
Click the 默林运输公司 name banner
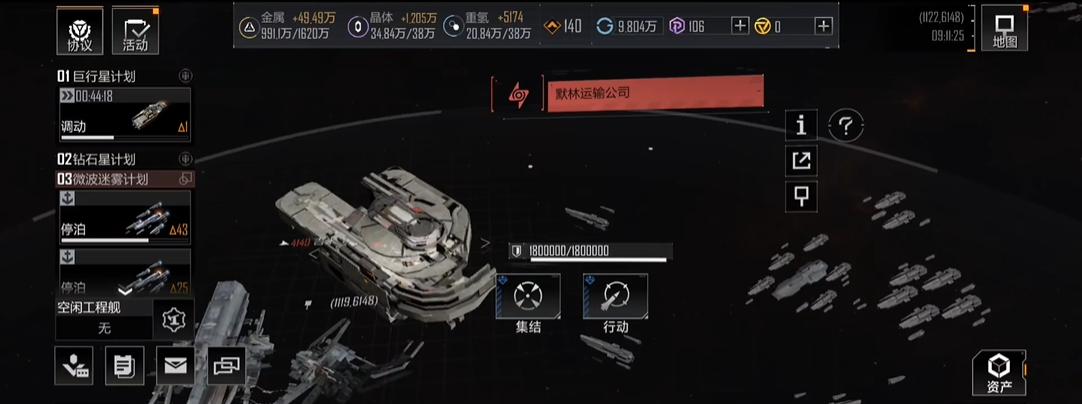[x=654, y=93]
